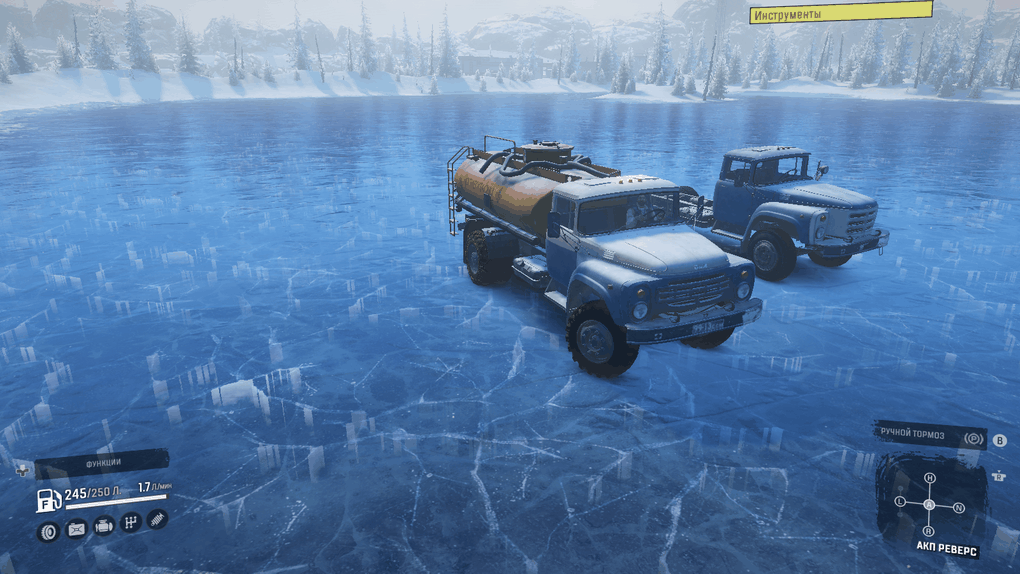Image resolution: width=1020 pixels, height=574 pixels.
Task: Select the fuel canister status icon
Action: click(76, 529)
